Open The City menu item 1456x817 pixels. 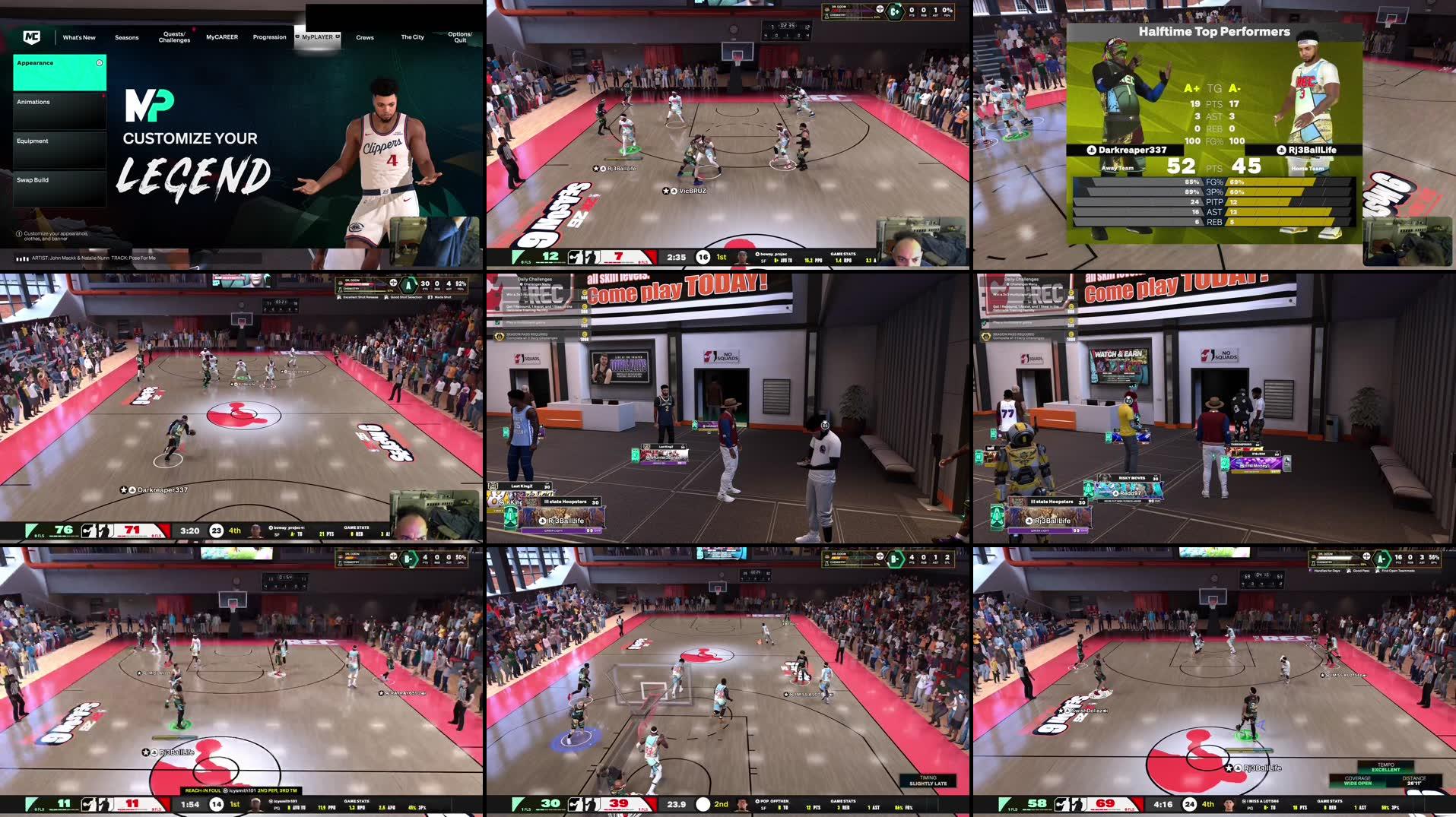click(x=411, y=36)
